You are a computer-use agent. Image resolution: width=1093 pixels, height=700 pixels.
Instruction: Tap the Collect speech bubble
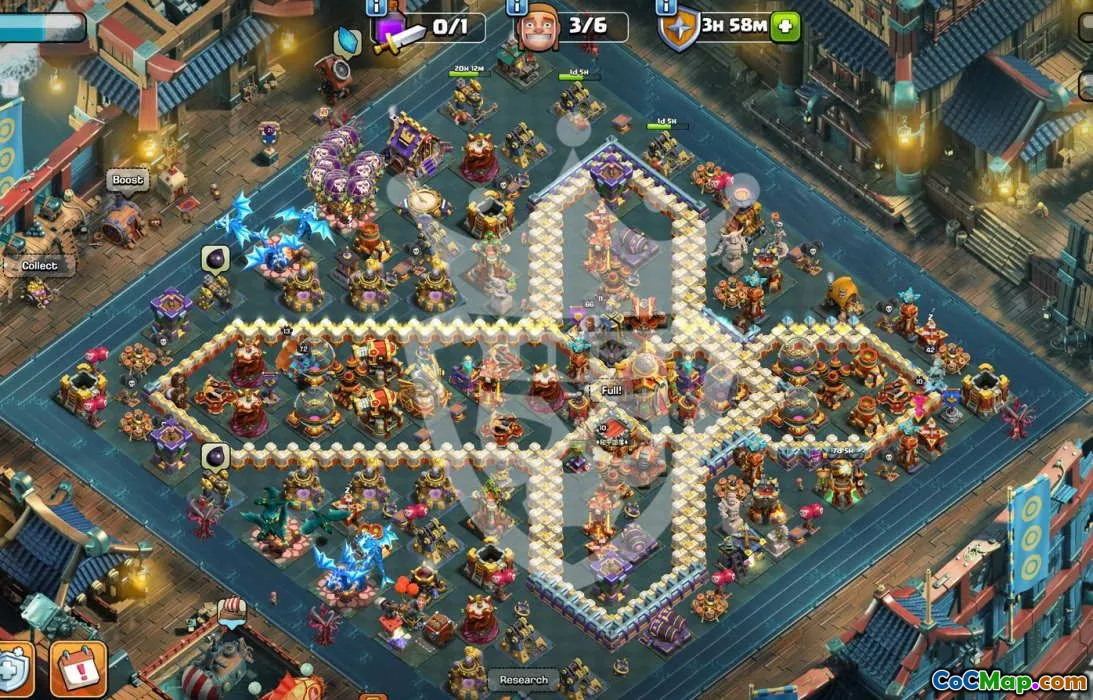pyautogui.click(x=39, y=266)
